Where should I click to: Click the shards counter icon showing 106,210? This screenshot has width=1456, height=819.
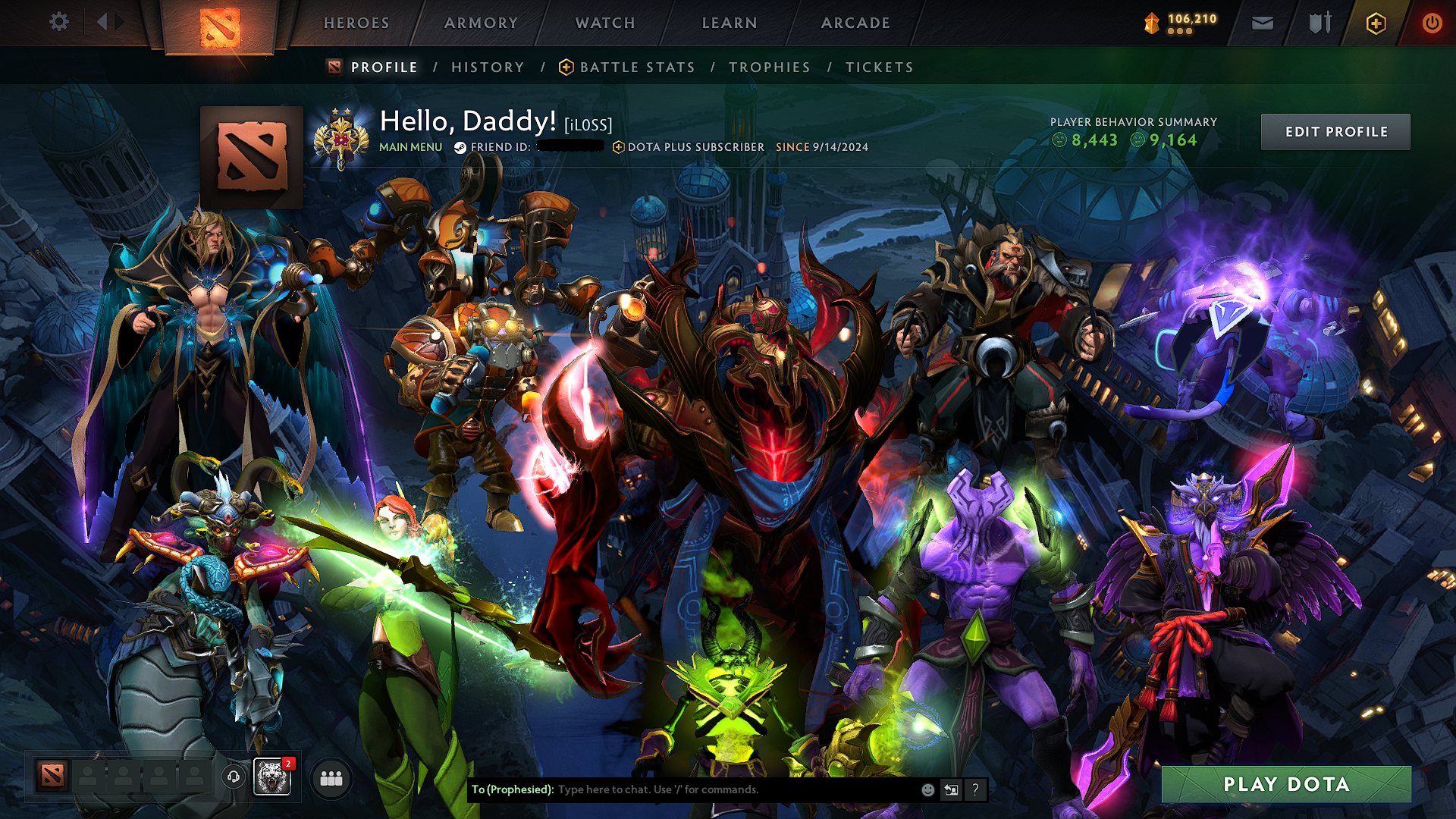[x=1151, y=20]
